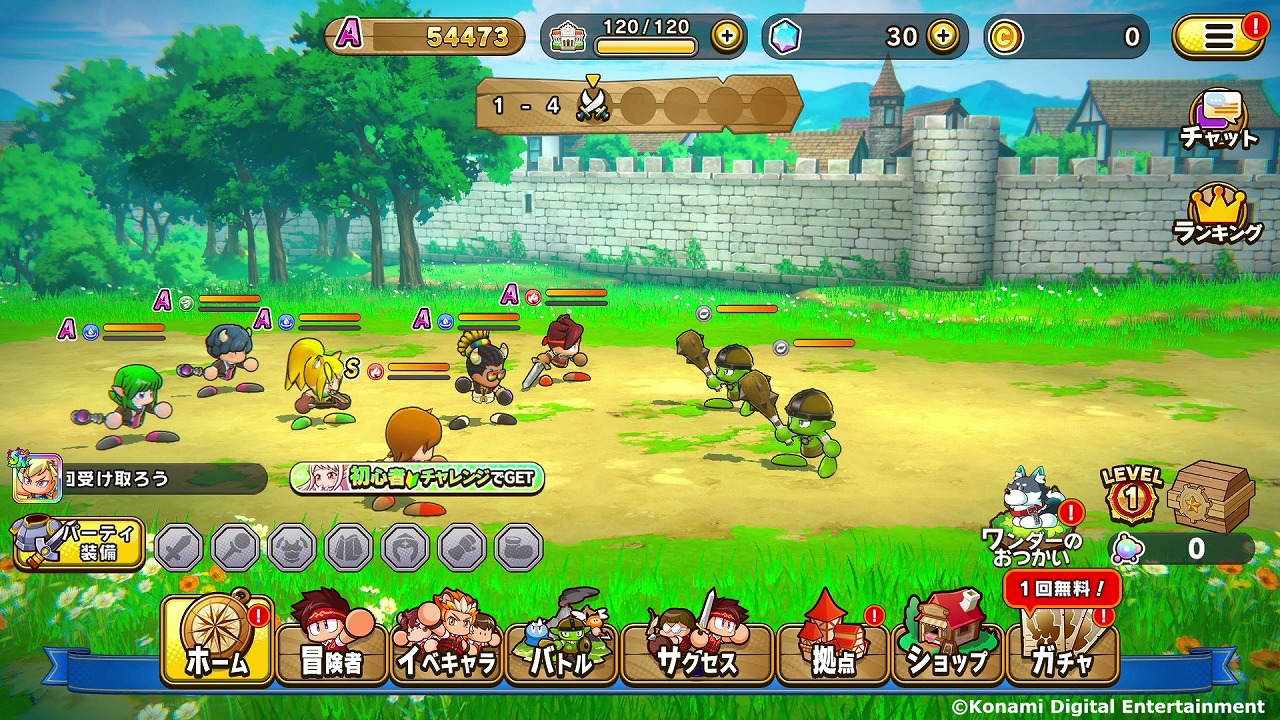Tap the 初心者チャレンジでGET banner

click(417, 478)
